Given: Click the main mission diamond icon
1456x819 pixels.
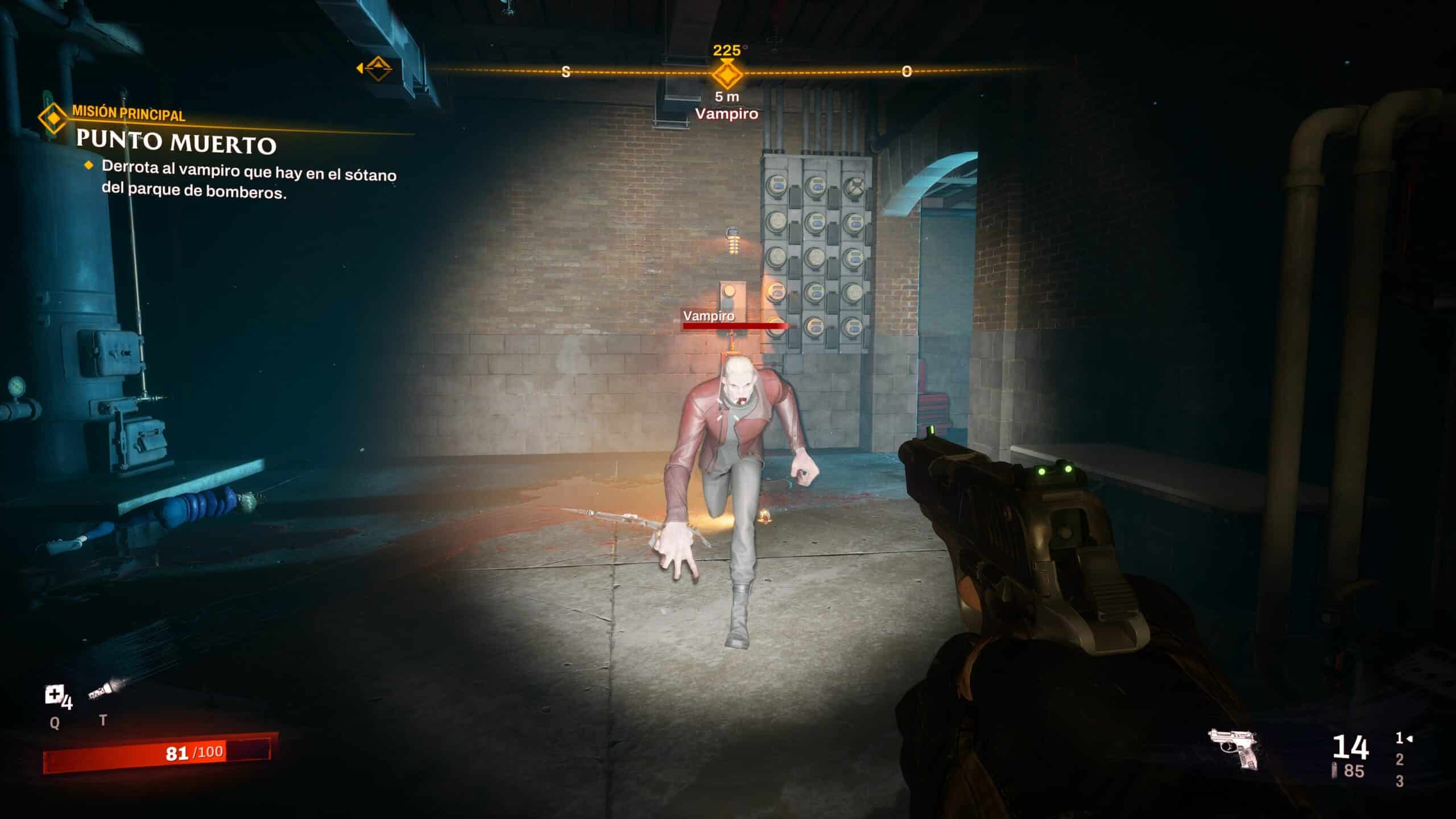Looking at the screenshot, I should [53, 118].
